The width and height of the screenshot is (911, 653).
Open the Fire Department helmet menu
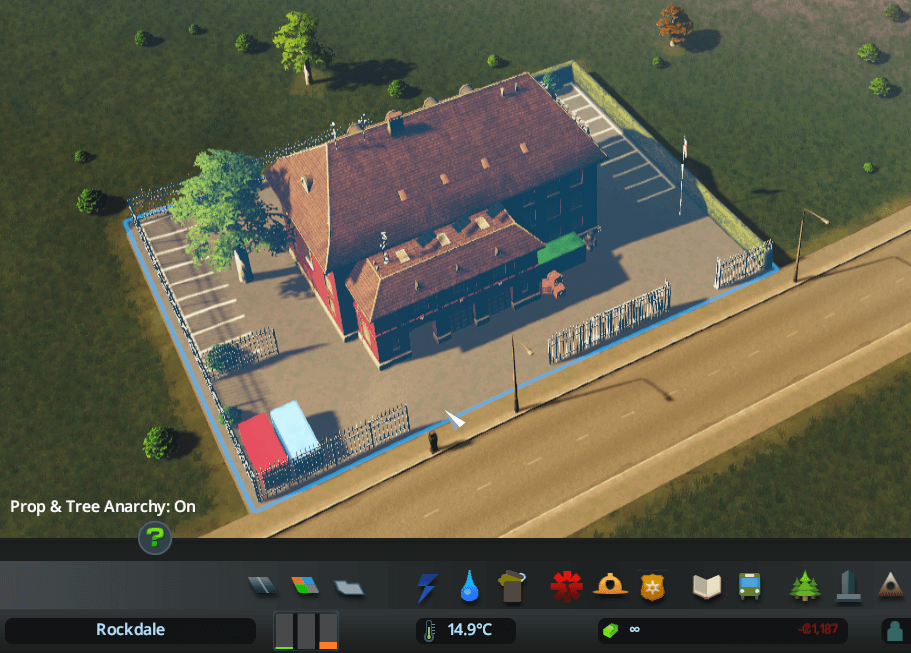click(609, 587)
